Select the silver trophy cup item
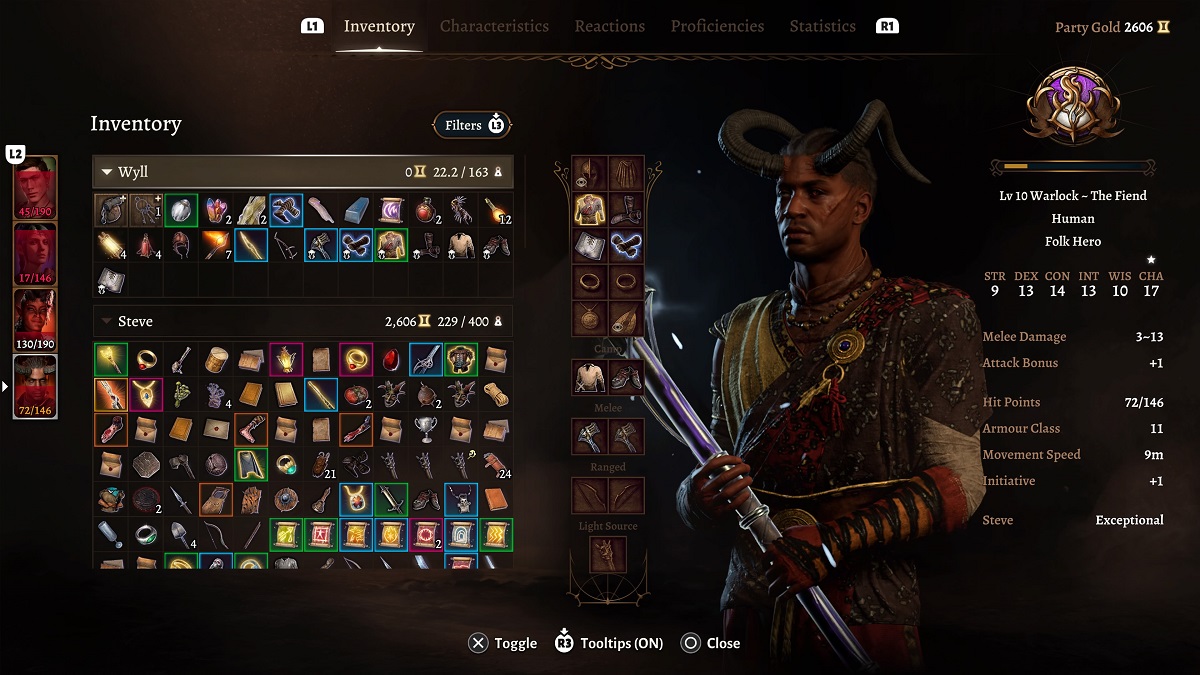 point(424,428)
